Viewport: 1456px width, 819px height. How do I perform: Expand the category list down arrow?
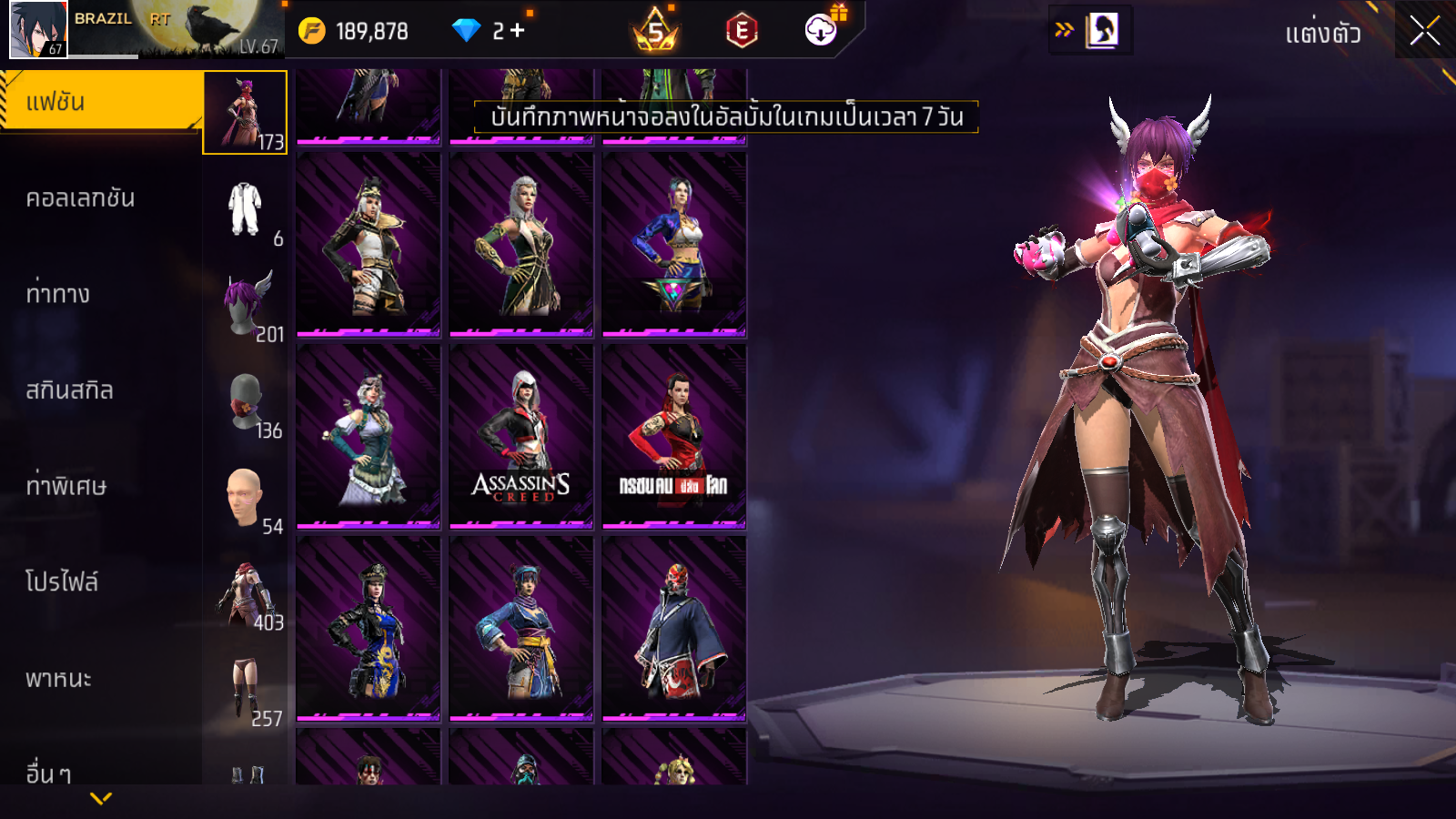(x=101, y=798)
